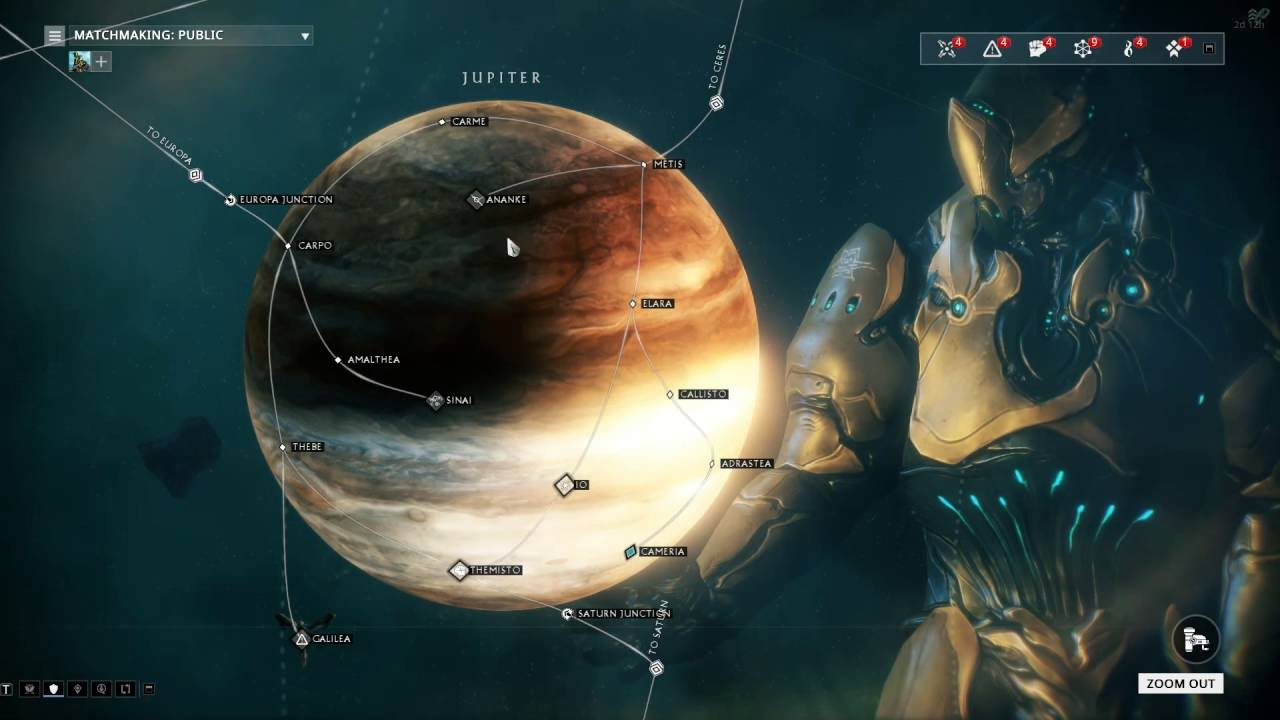Select the Ananke mission node
This screenshot has height=720, width=1280.
pyautogui.click(x=477, y=199)
